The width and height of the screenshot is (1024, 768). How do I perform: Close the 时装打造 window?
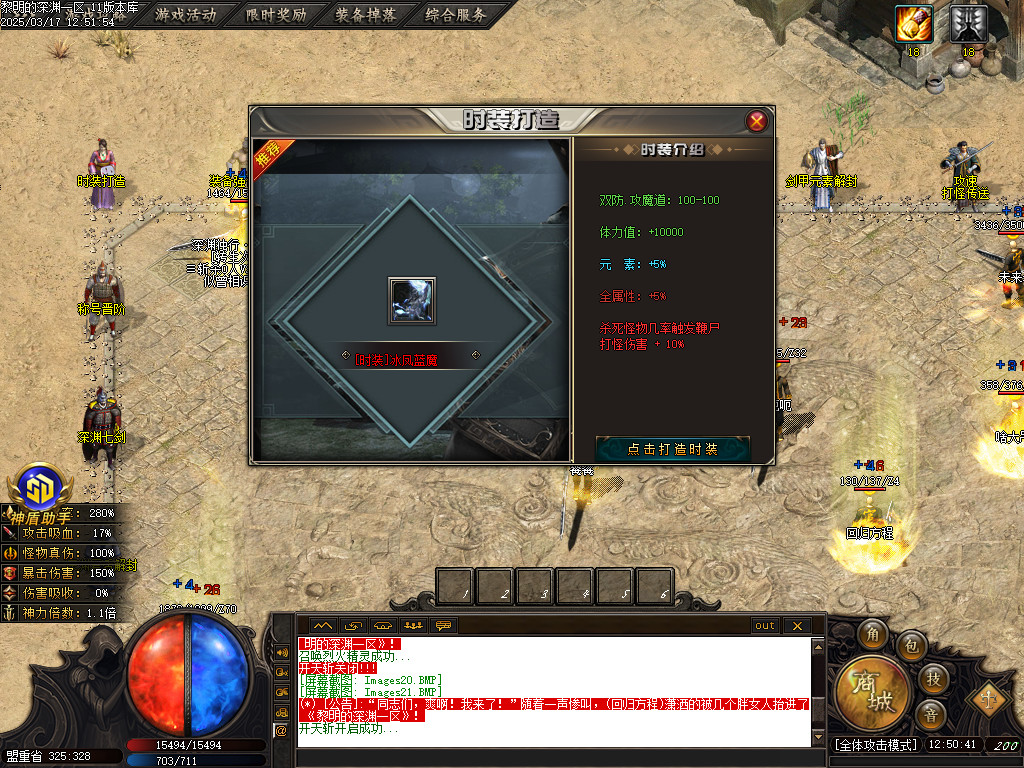[x=757, y=122]
